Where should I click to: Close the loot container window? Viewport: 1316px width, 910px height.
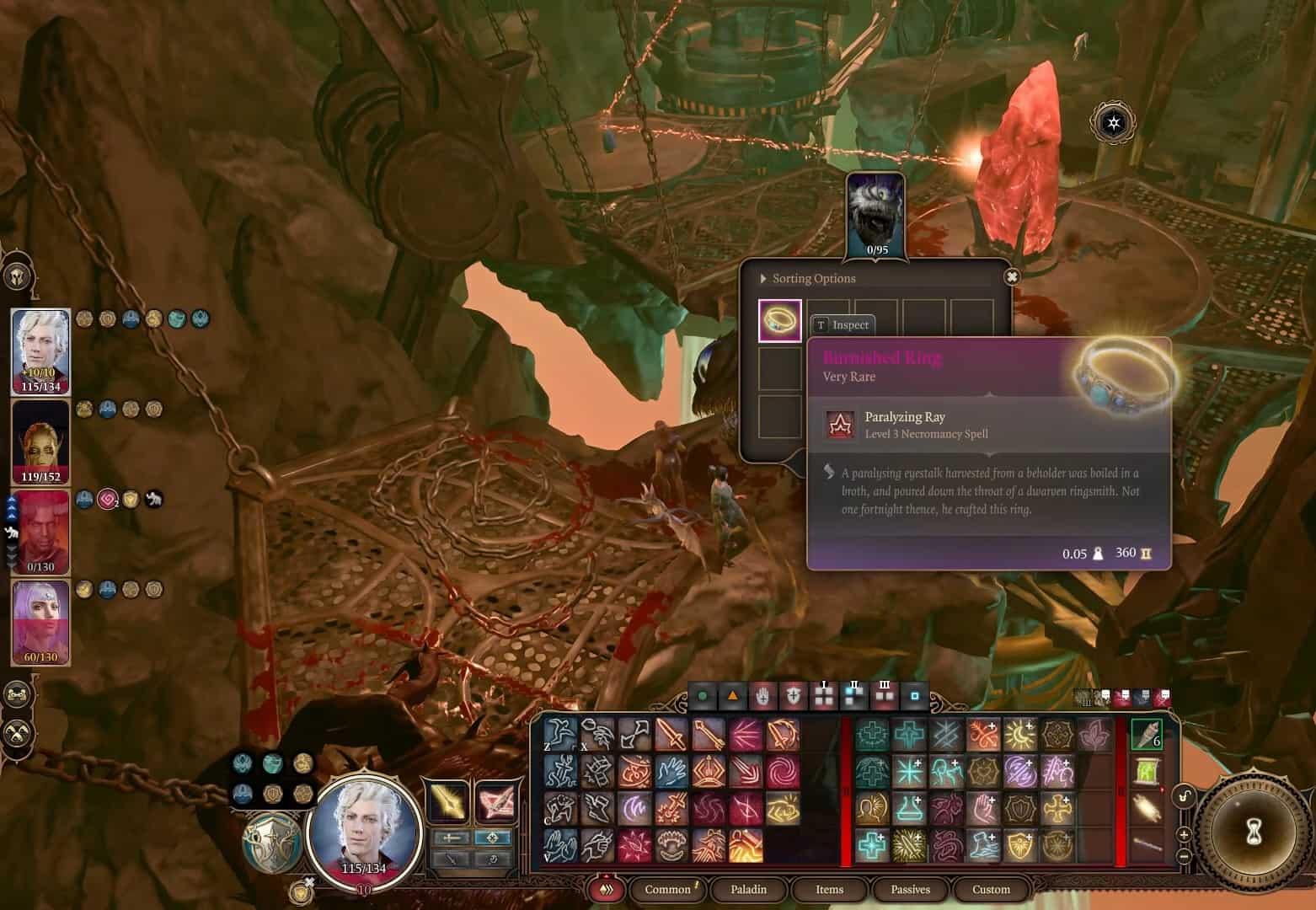tap(1012, 276)
